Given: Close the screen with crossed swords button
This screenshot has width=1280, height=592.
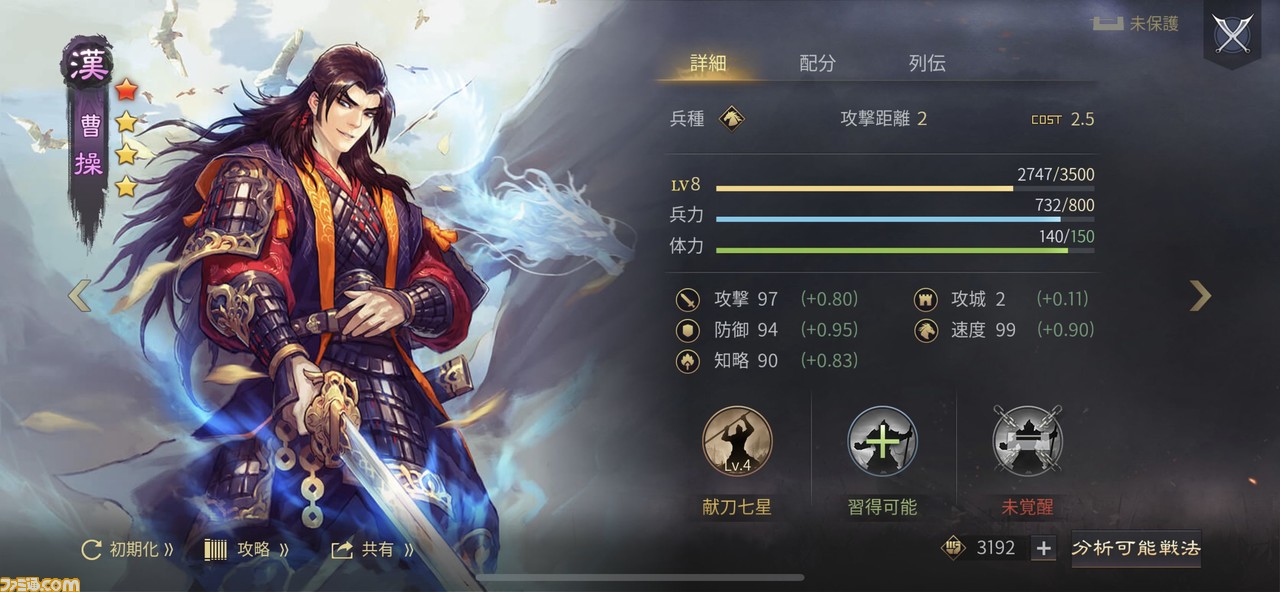Looking at the screenshot, I should click(x=1232, y=35).
